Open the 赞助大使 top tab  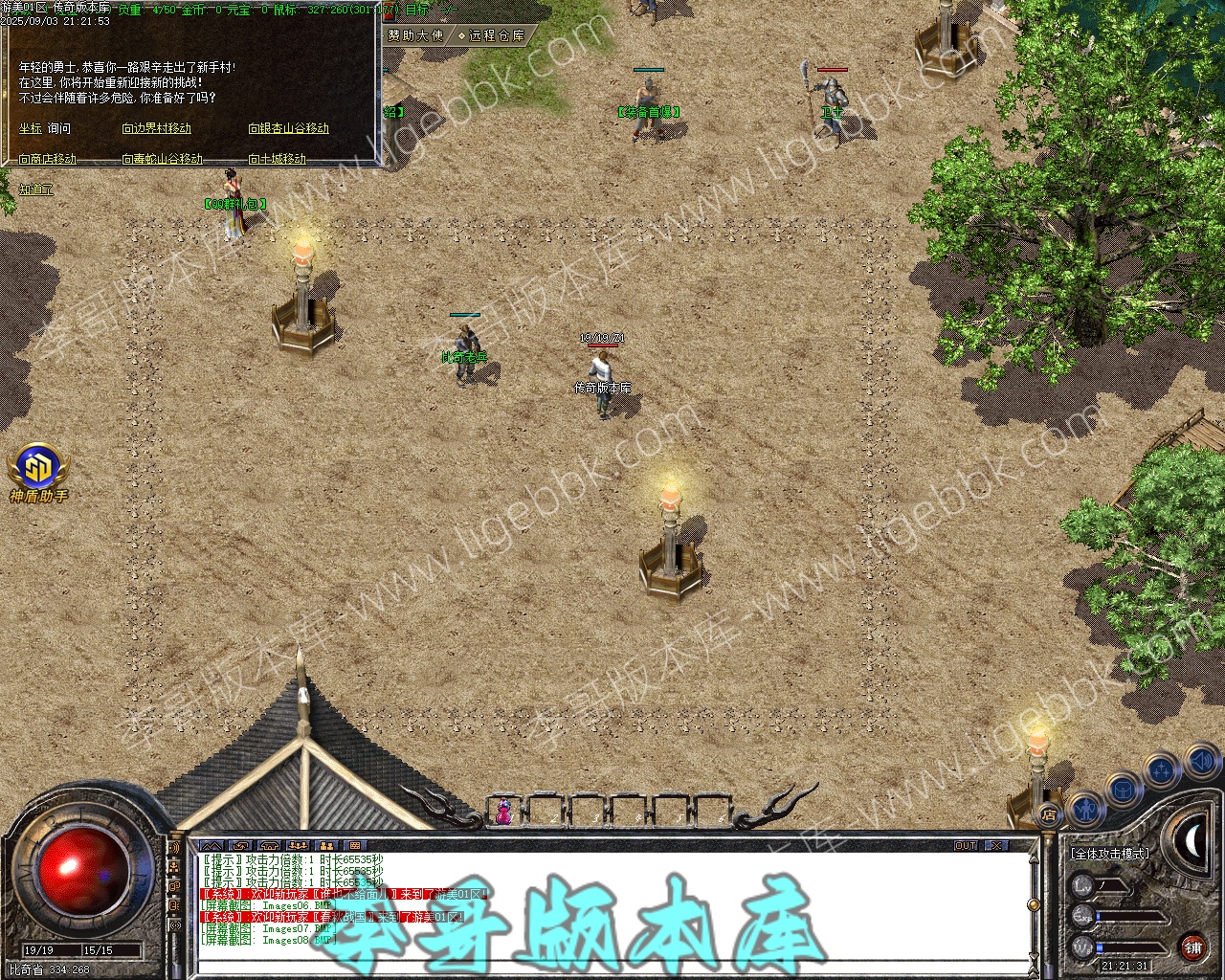pyautogui.click(x=415, y=35)
